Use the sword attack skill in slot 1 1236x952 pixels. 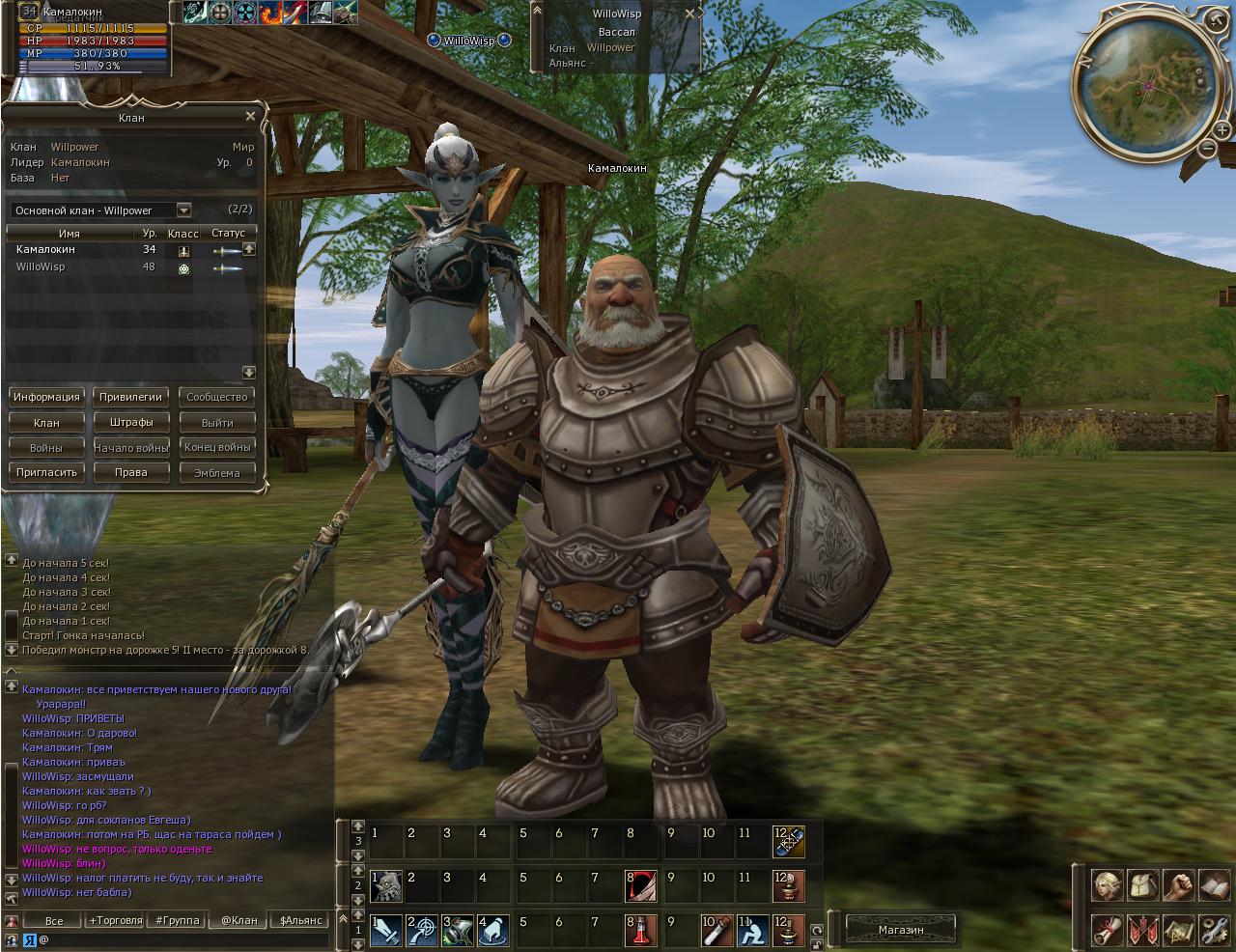click(x=386, y=932)
